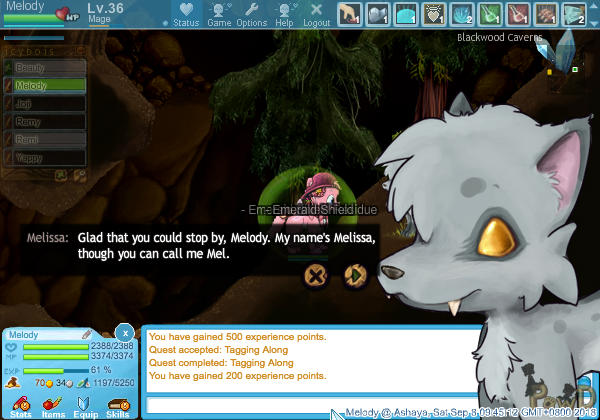The image size is (600, 420).
Task: Open the Options menu
Action: point(251,14)
